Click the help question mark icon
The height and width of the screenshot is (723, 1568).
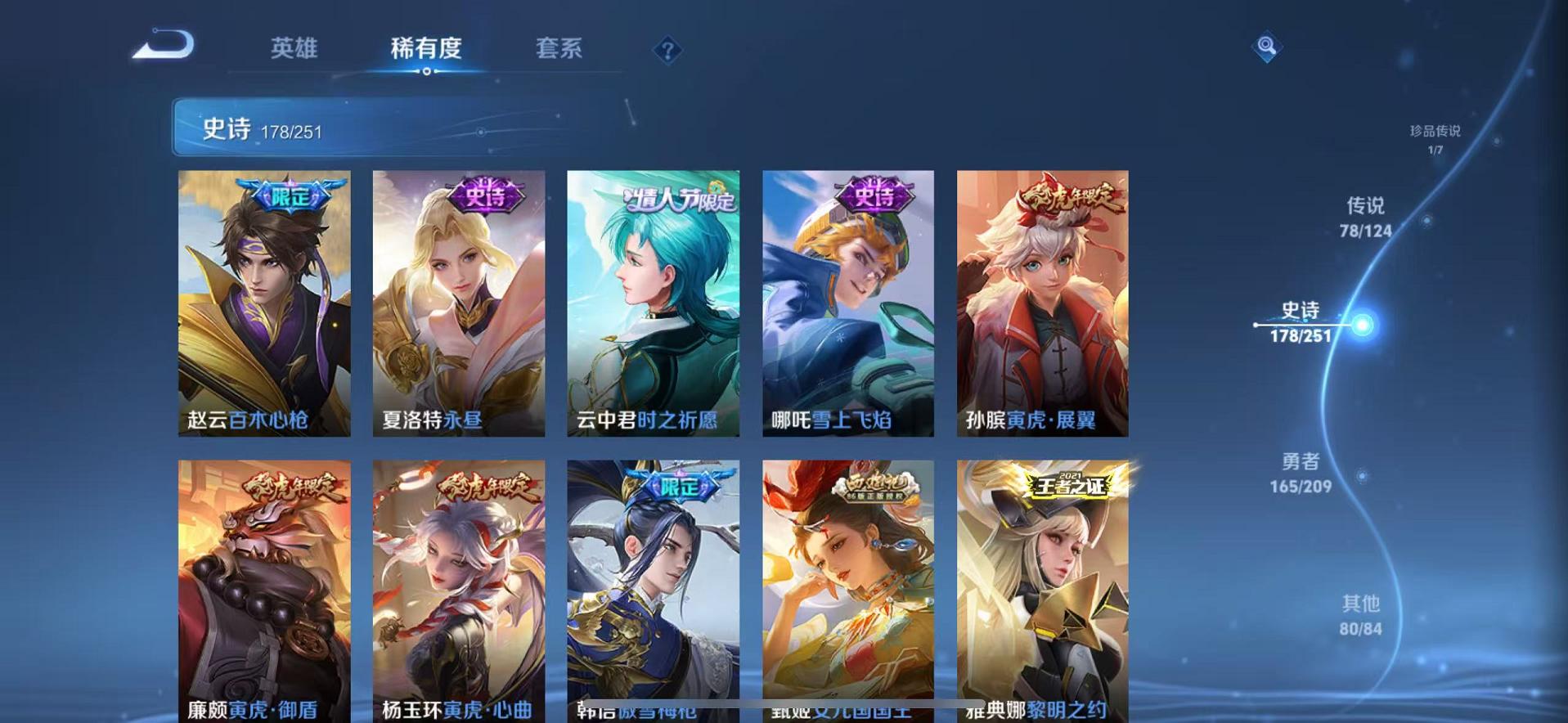click(x=670, y=51)
